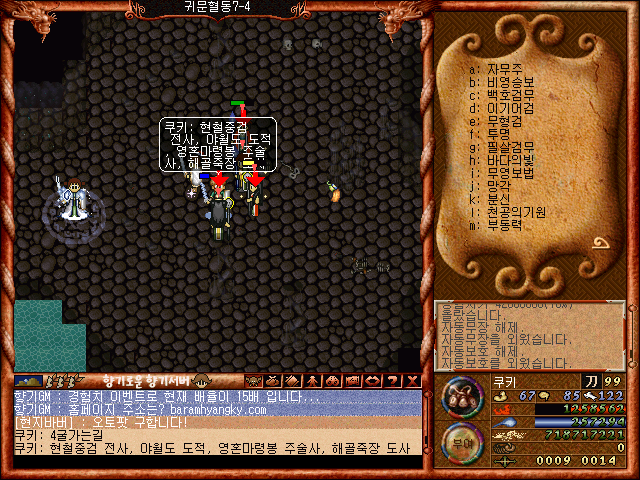Click the red X toolbar button
The height and width of the screenshot is (480, 640).
click(x=414, y=380)
